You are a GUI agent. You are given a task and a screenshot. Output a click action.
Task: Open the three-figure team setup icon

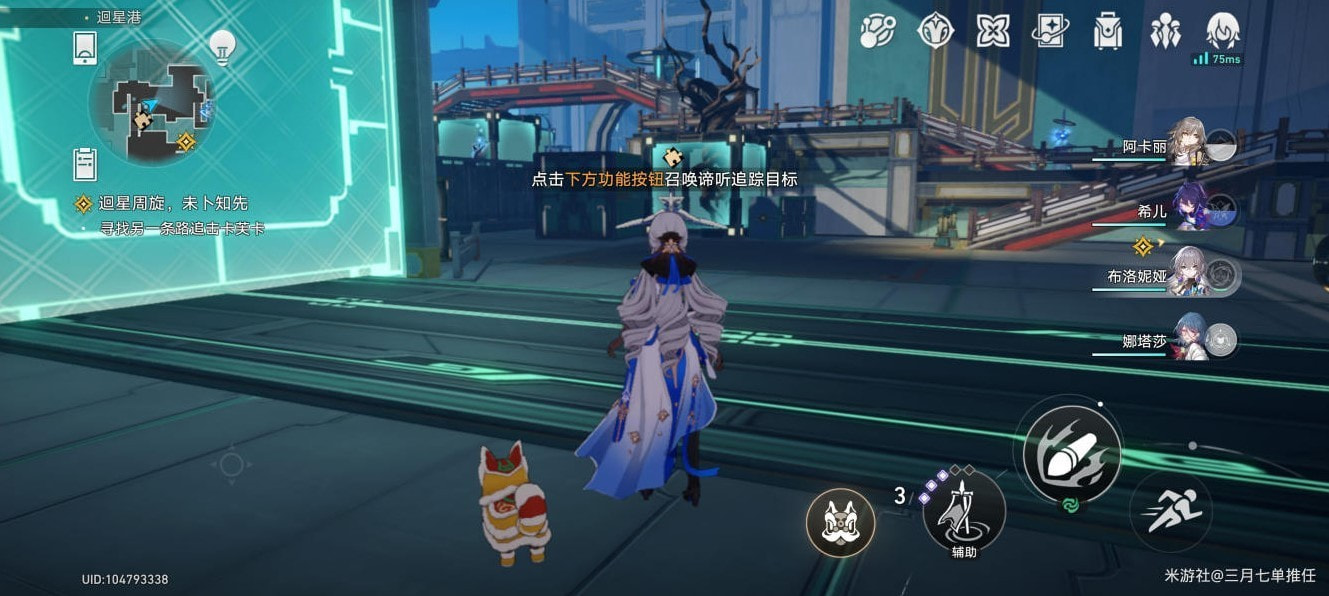click(x=1165, y=31)
